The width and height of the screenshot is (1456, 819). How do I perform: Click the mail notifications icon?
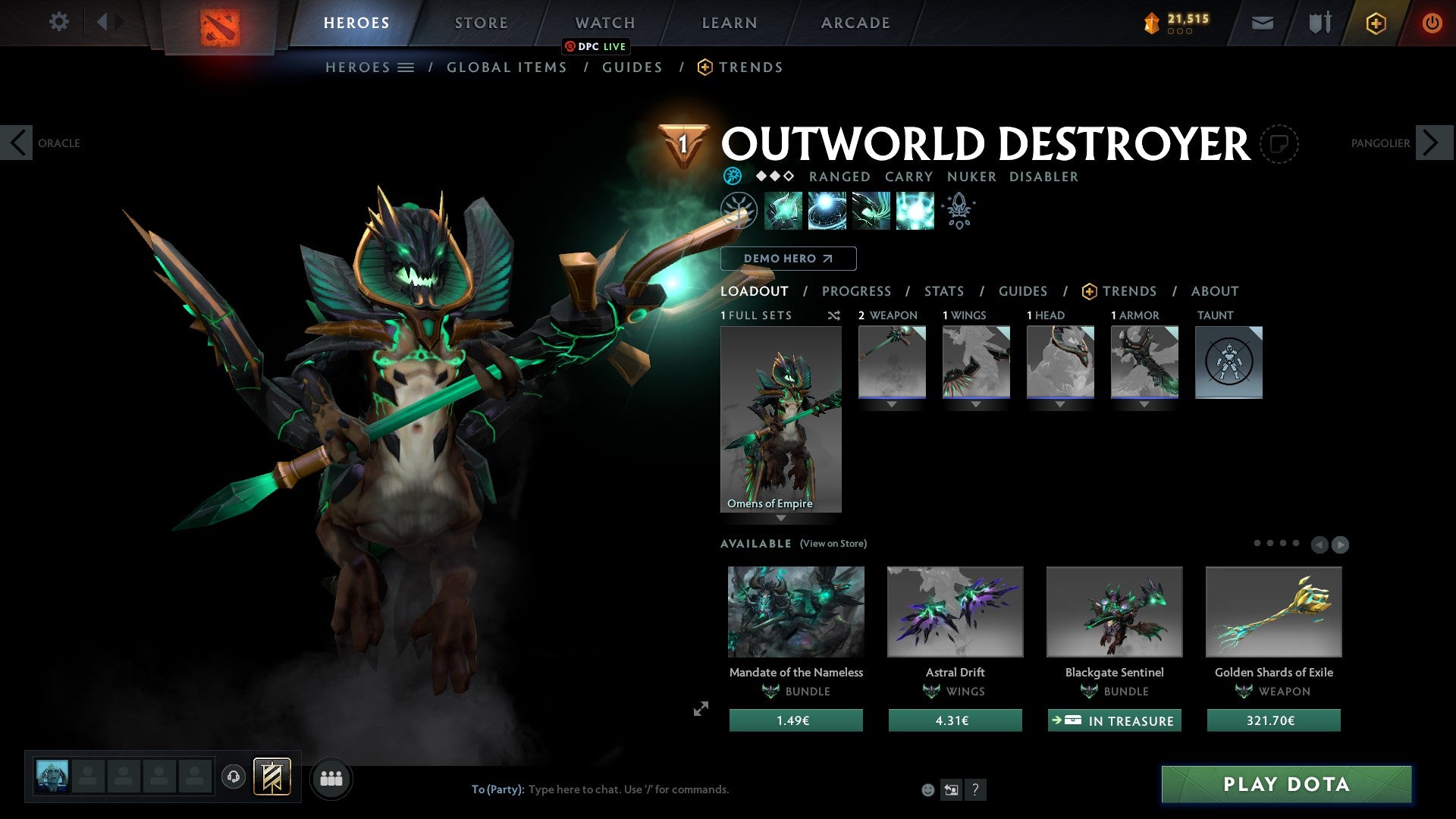[1263, 23]
